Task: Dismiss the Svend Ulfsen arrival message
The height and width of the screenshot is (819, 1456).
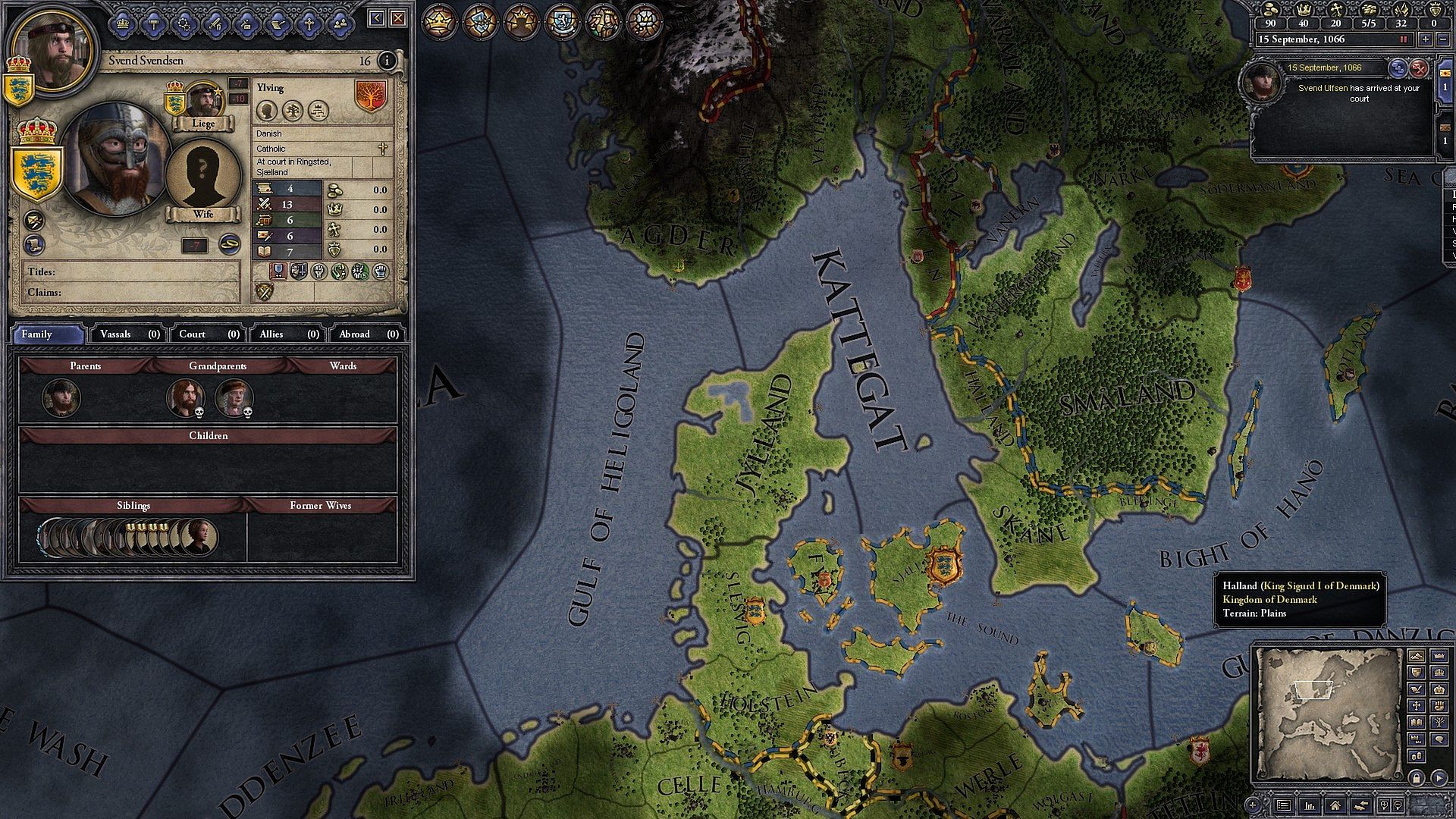Action: pyautogui.click(x=1419, y=69)
